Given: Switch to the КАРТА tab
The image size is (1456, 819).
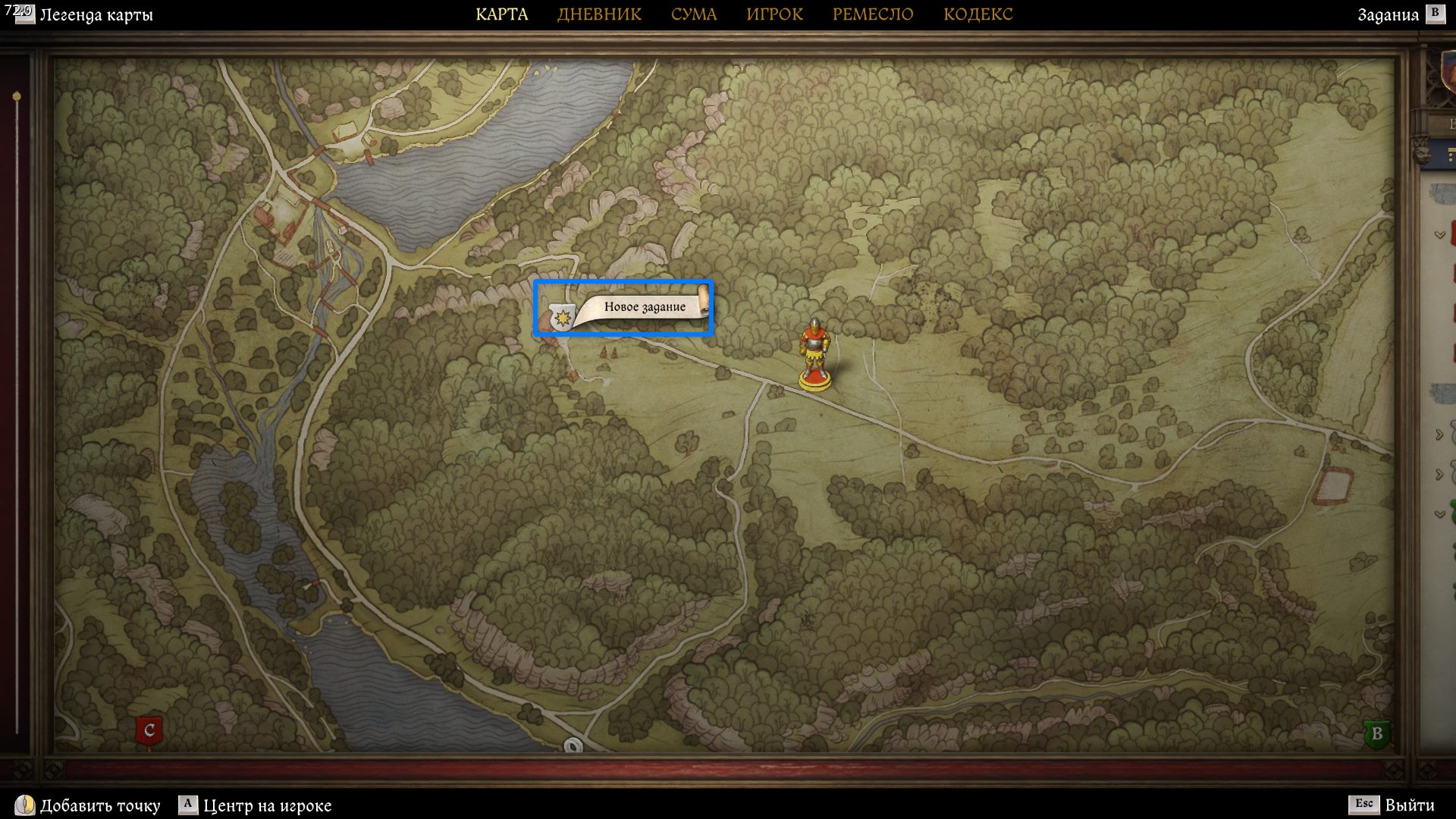Looking at the screenshot, I should (x=501, y=14).
